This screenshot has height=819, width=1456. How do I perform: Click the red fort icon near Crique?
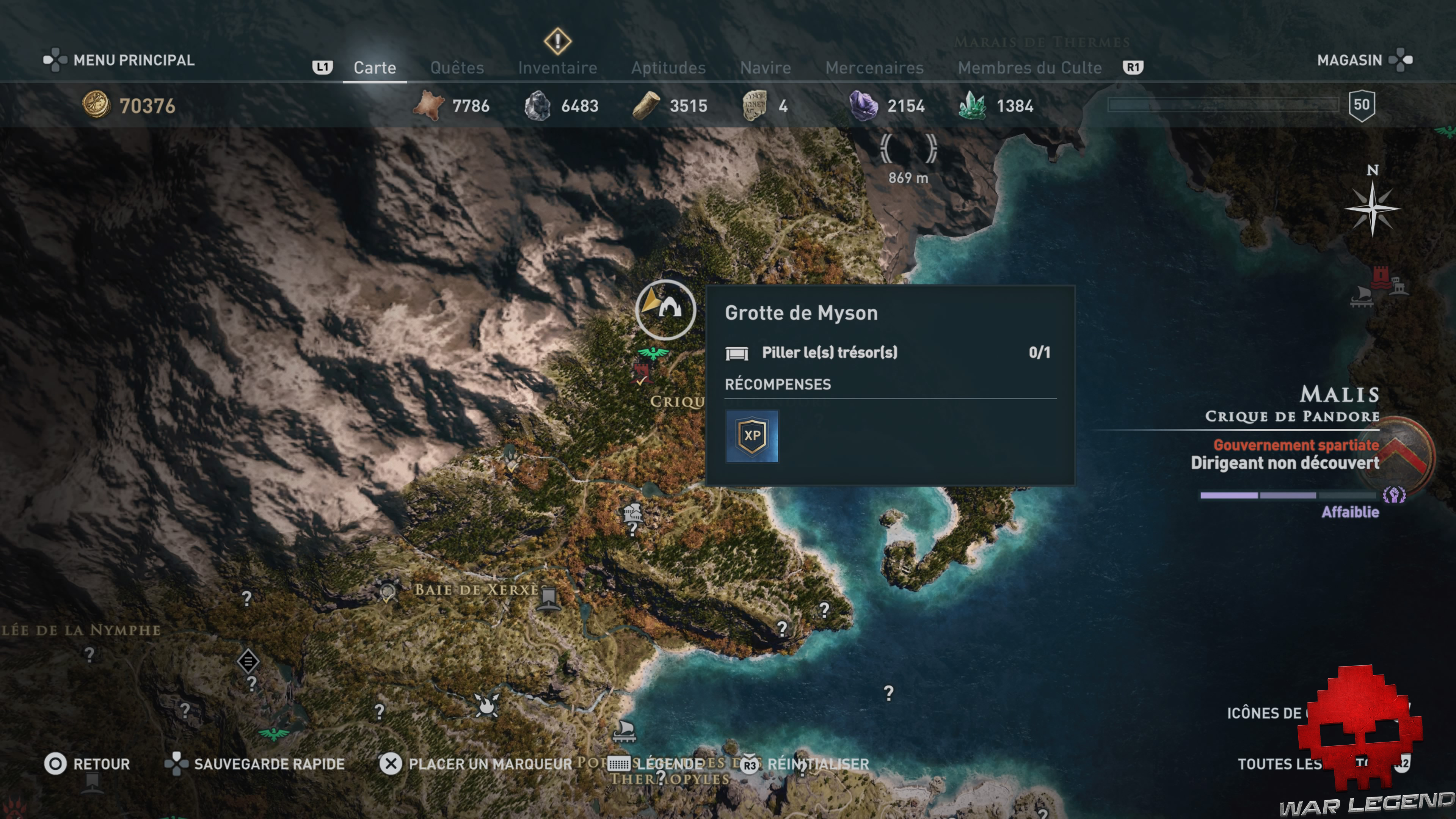tap(641, 373)
